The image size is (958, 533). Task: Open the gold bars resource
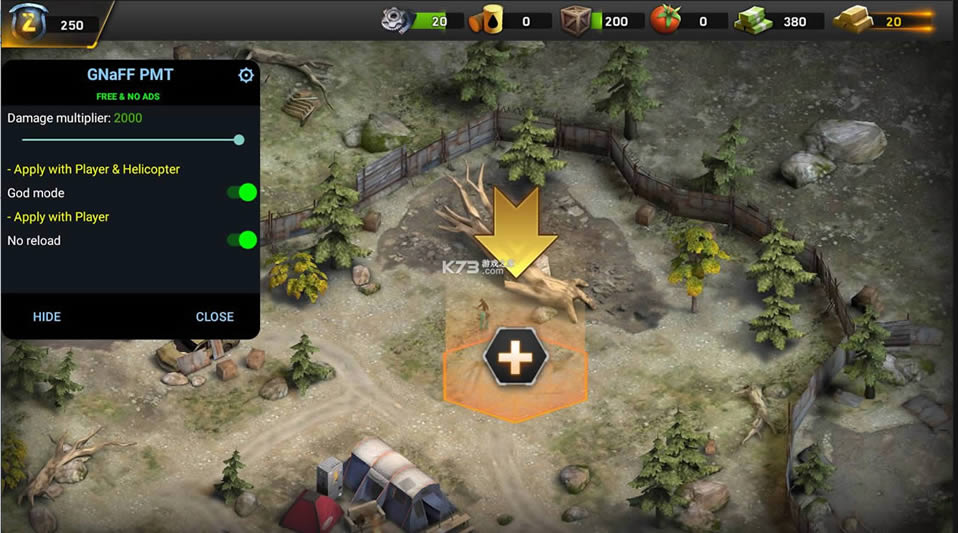pos(853,20)
